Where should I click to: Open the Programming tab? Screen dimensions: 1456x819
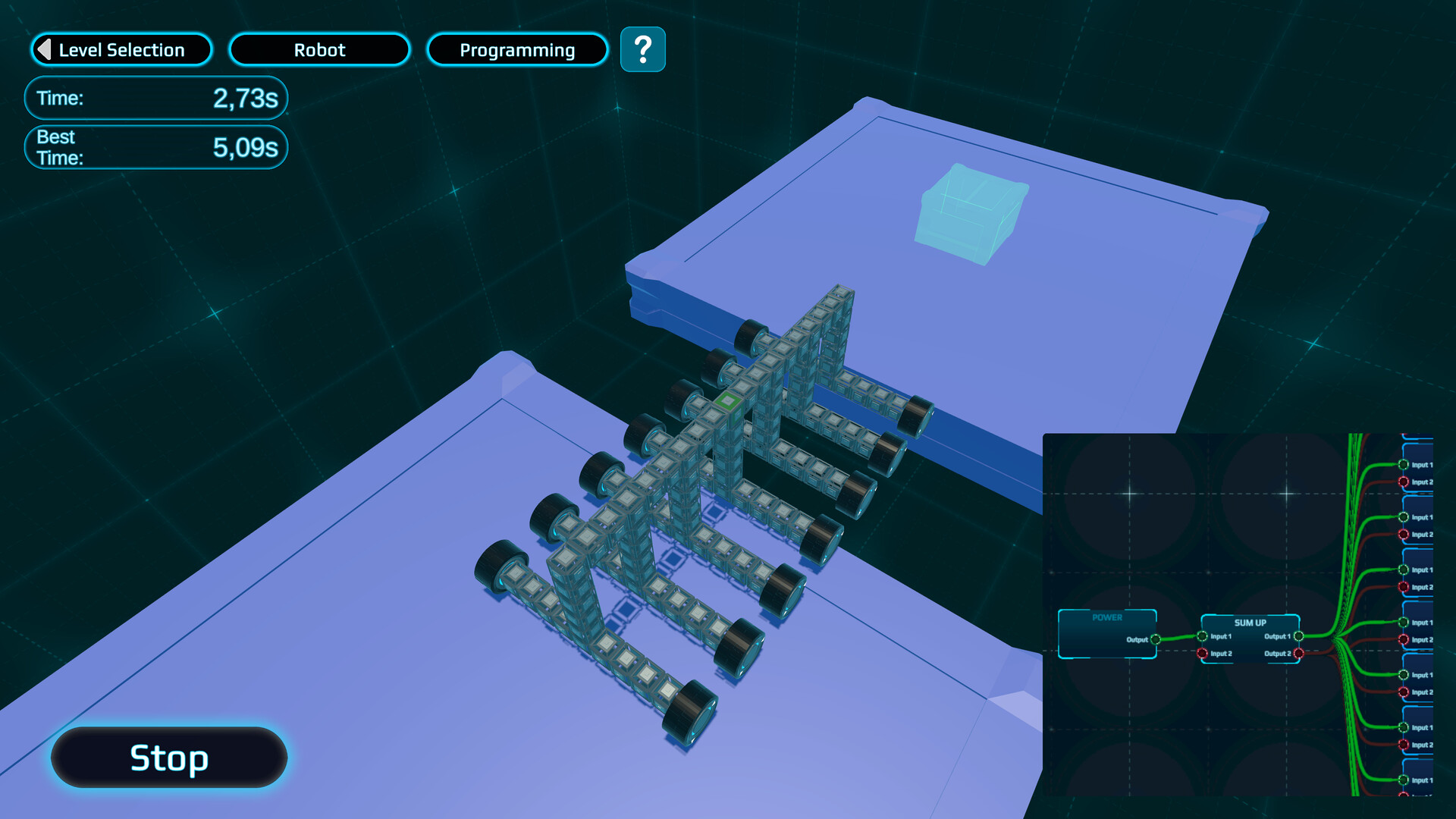coord(516,50)
